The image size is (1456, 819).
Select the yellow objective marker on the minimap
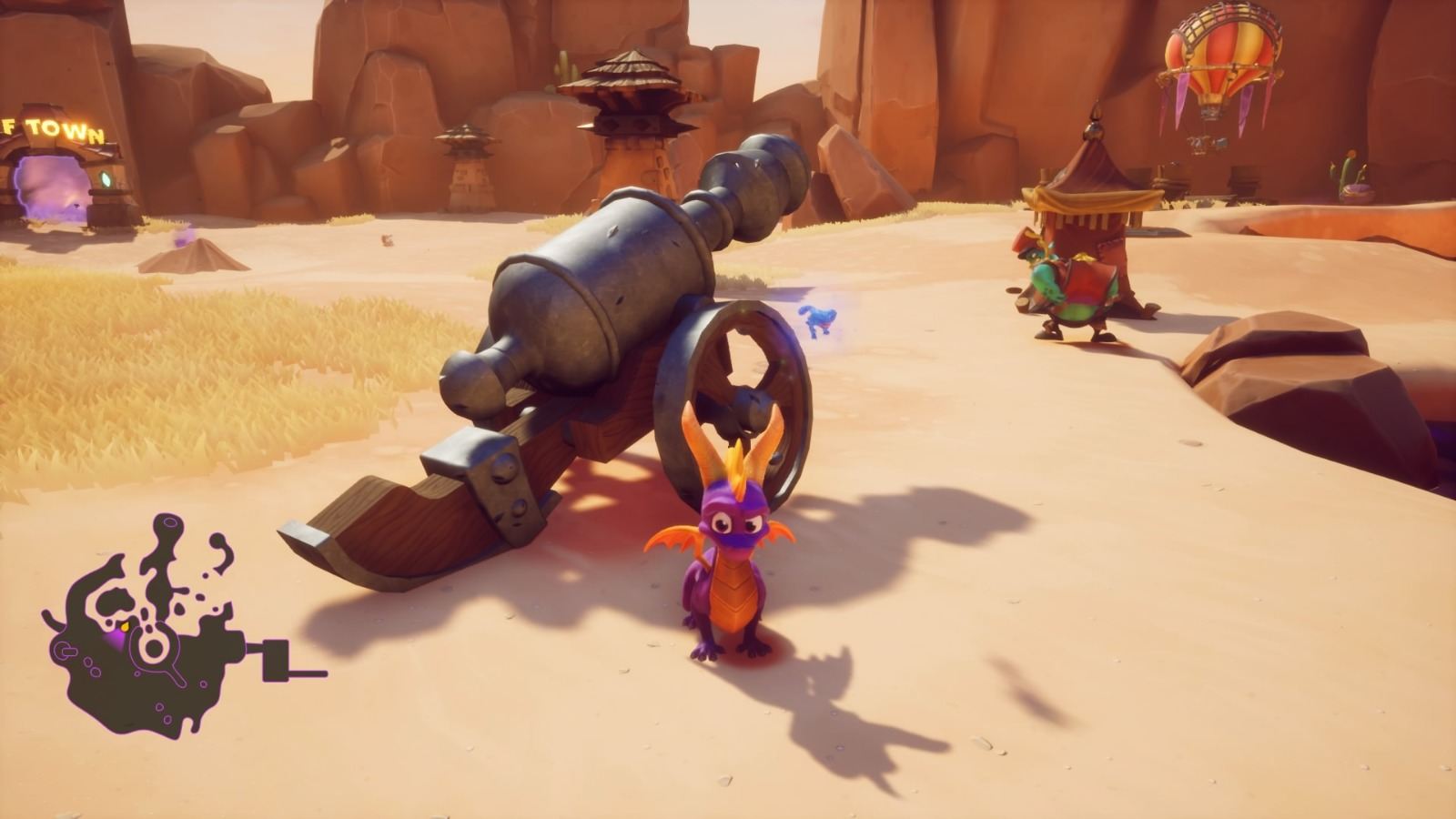[125, 626]
